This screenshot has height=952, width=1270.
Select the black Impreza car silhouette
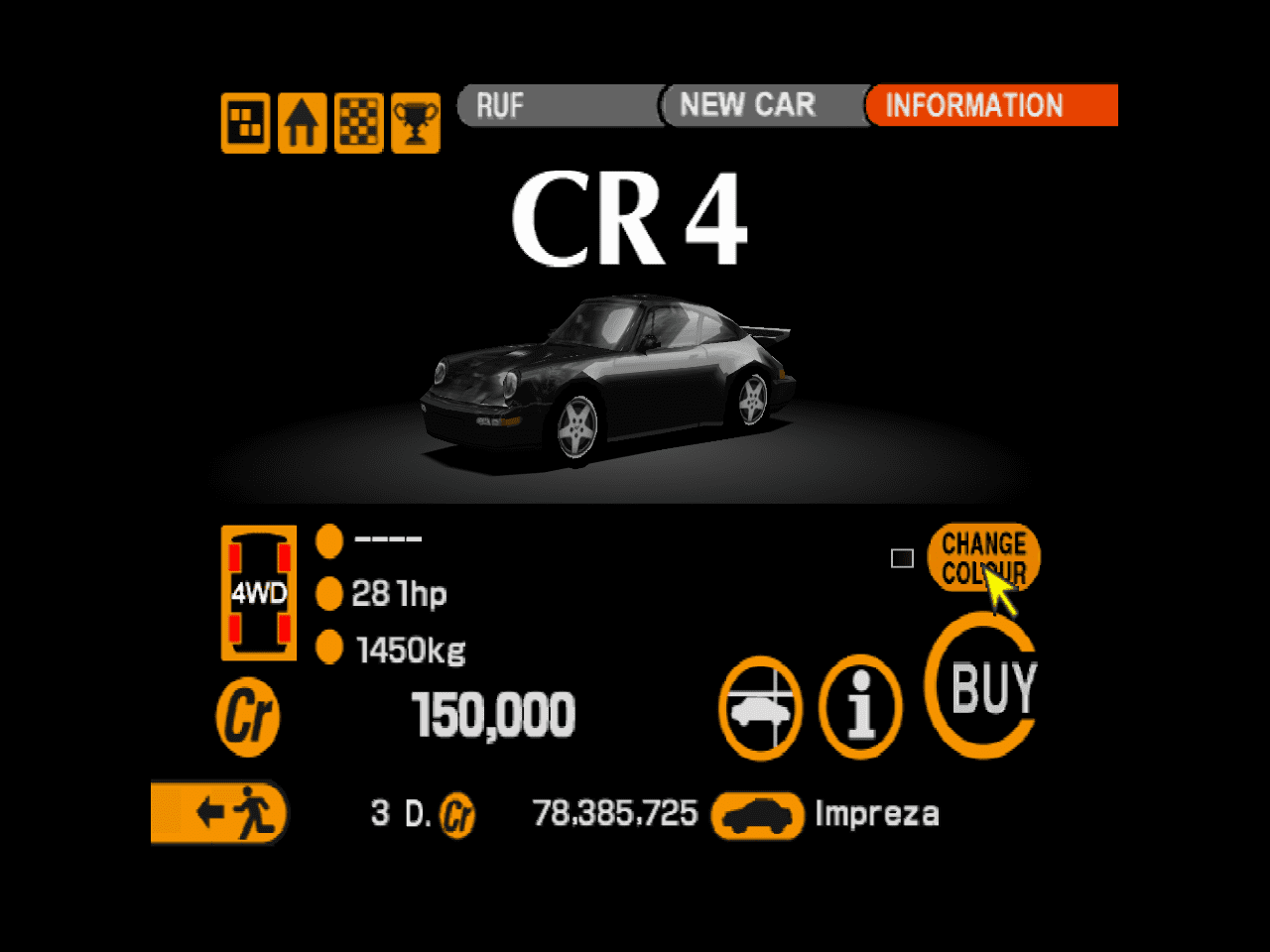pos(757,813)
